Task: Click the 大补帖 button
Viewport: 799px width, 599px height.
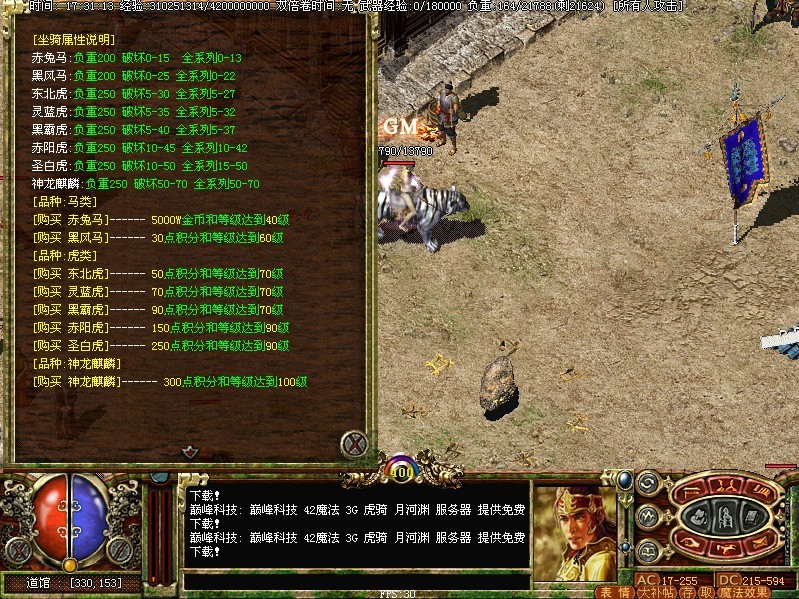Action: click(x=655, y=592)
